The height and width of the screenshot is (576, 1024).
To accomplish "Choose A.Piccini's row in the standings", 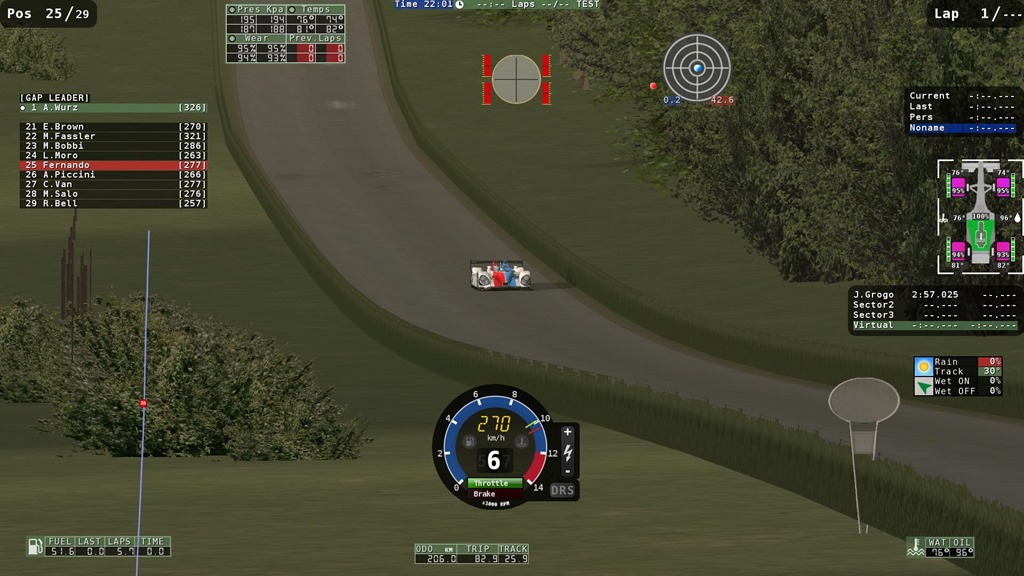I will (113, 175).
